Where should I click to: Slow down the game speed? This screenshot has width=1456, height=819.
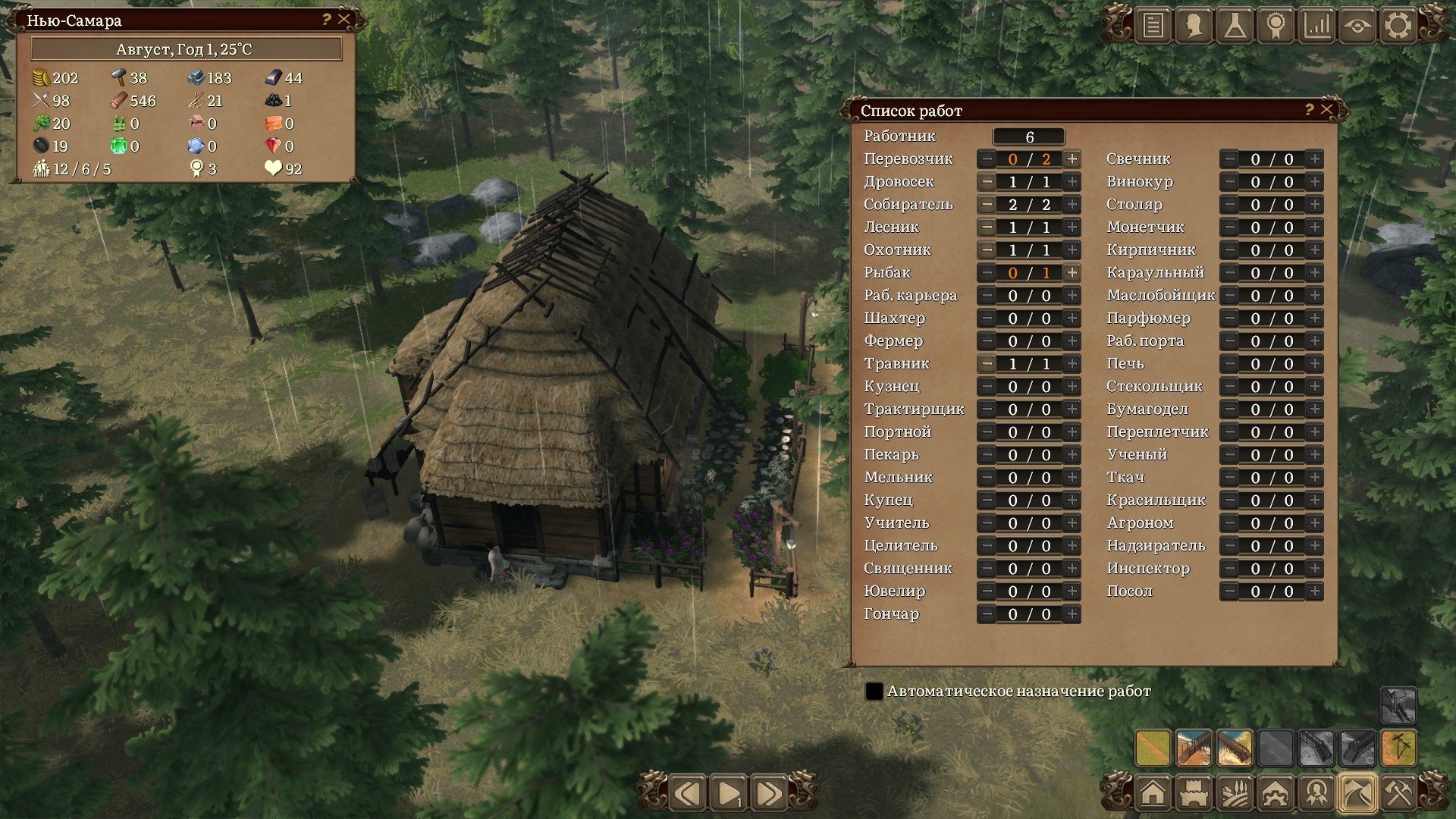pyautogui.click(x=688, y=794)
